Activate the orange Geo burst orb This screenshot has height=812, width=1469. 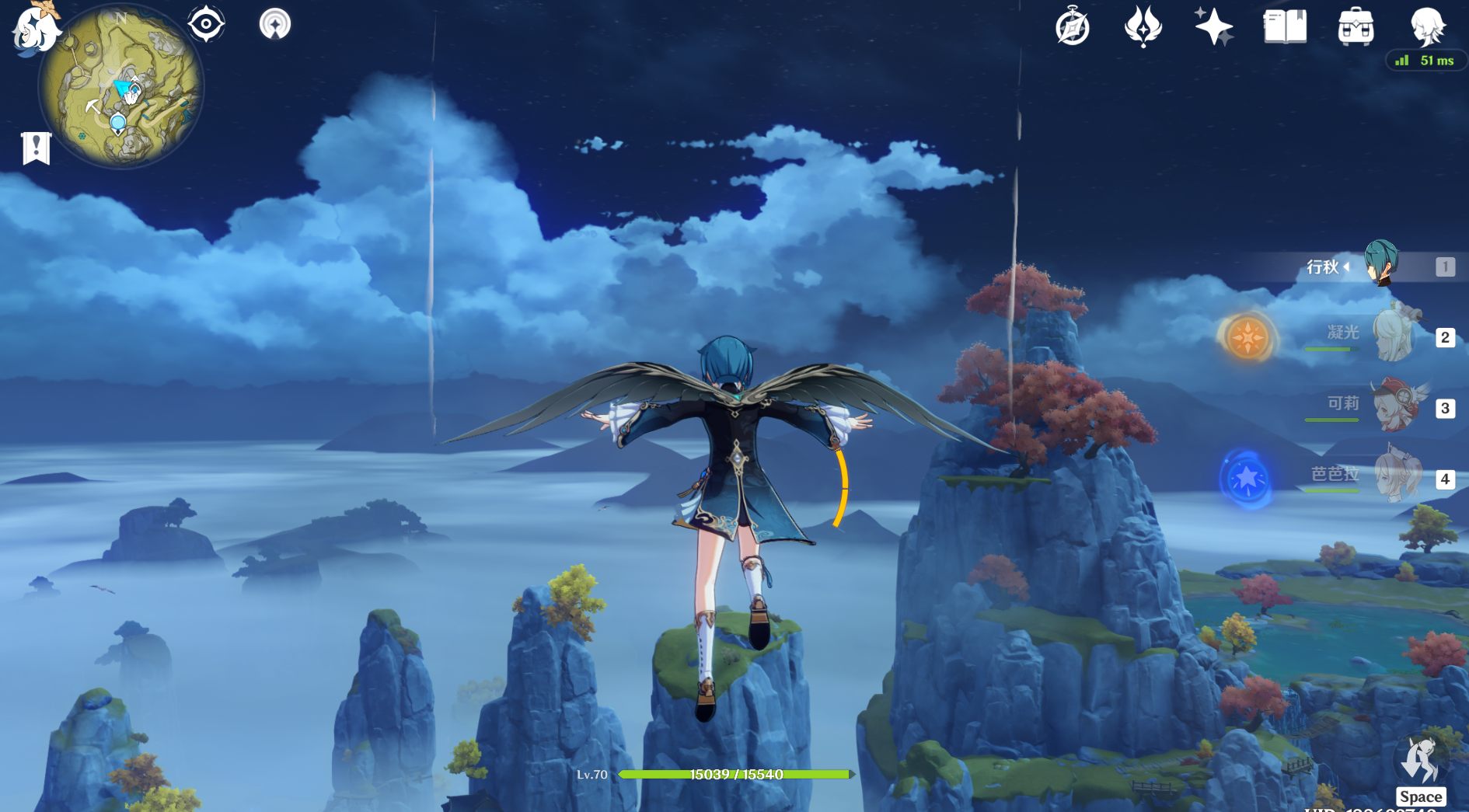pos(1247,338)
